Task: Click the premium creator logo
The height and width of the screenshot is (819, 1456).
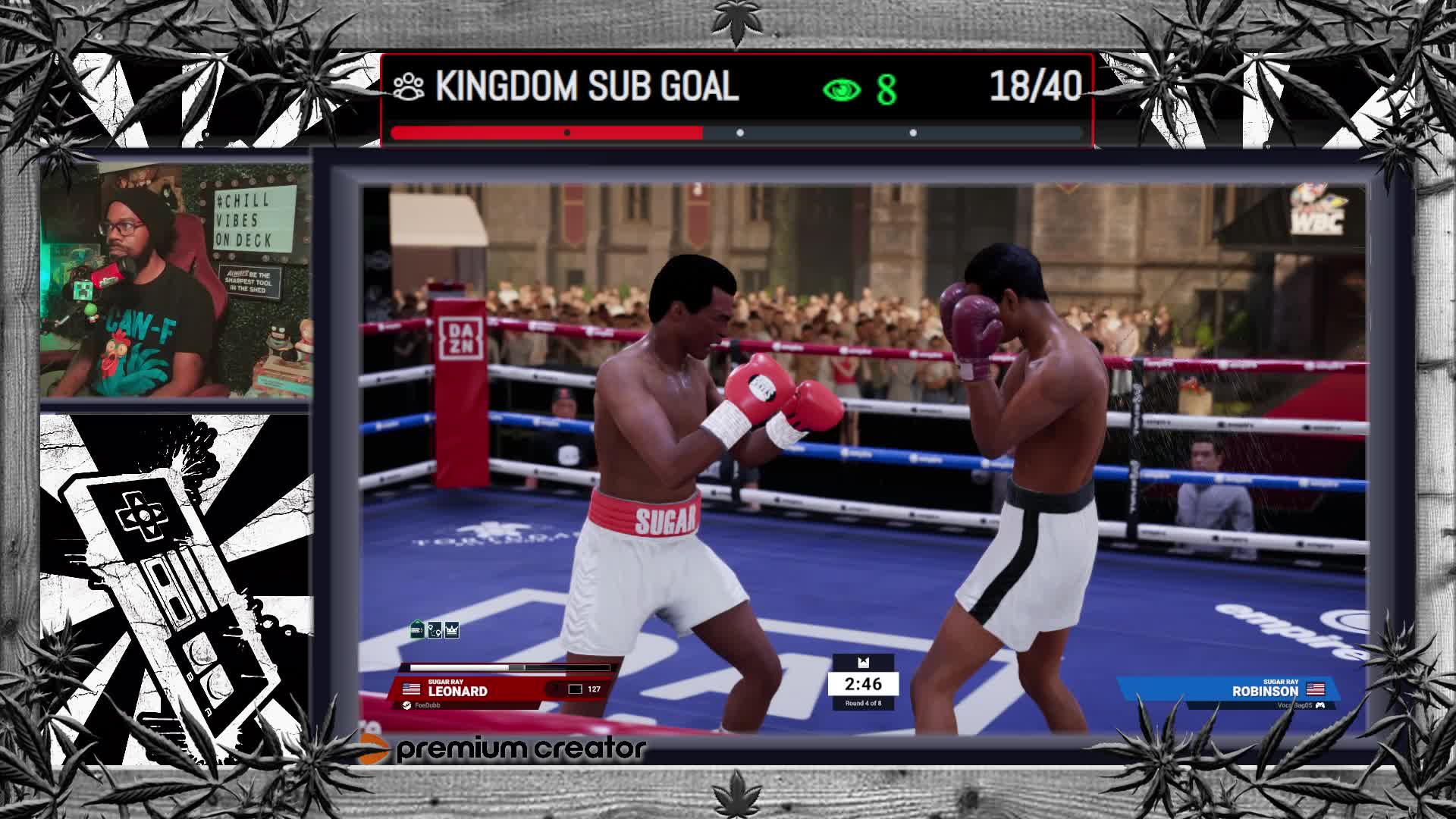Action: (x=504, y=749)
